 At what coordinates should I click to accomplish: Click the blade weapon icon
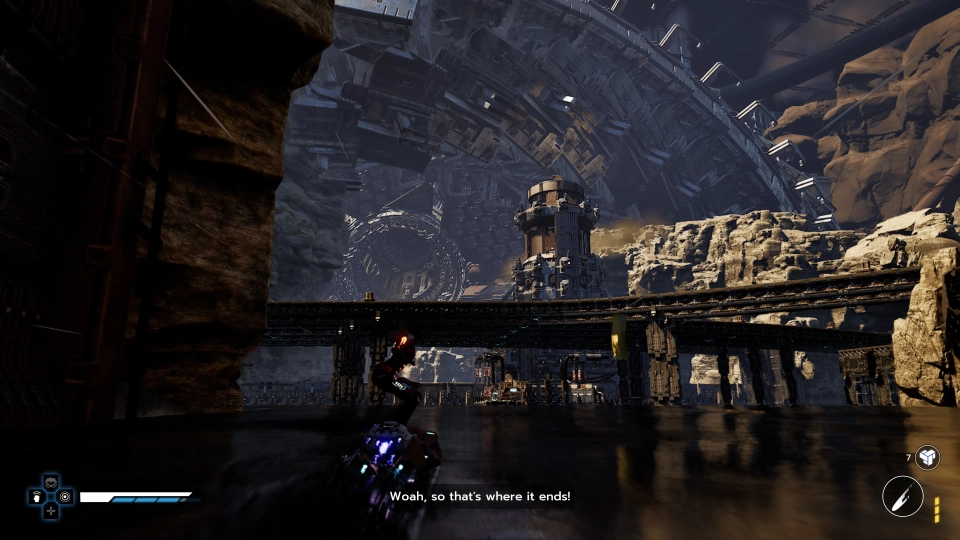(x=902, y=496)
